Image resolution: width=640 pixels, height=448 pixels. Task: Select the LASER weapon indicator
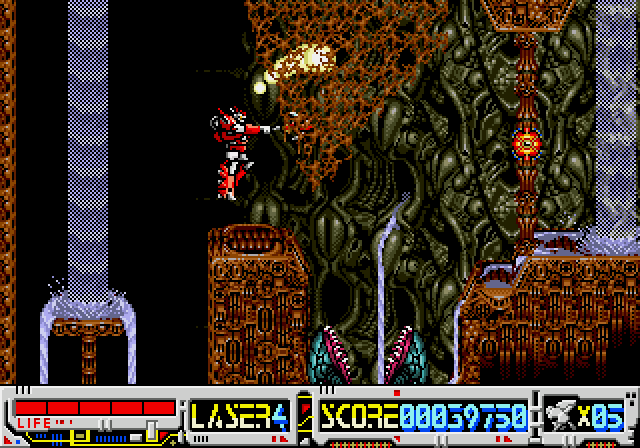[239, 415]
